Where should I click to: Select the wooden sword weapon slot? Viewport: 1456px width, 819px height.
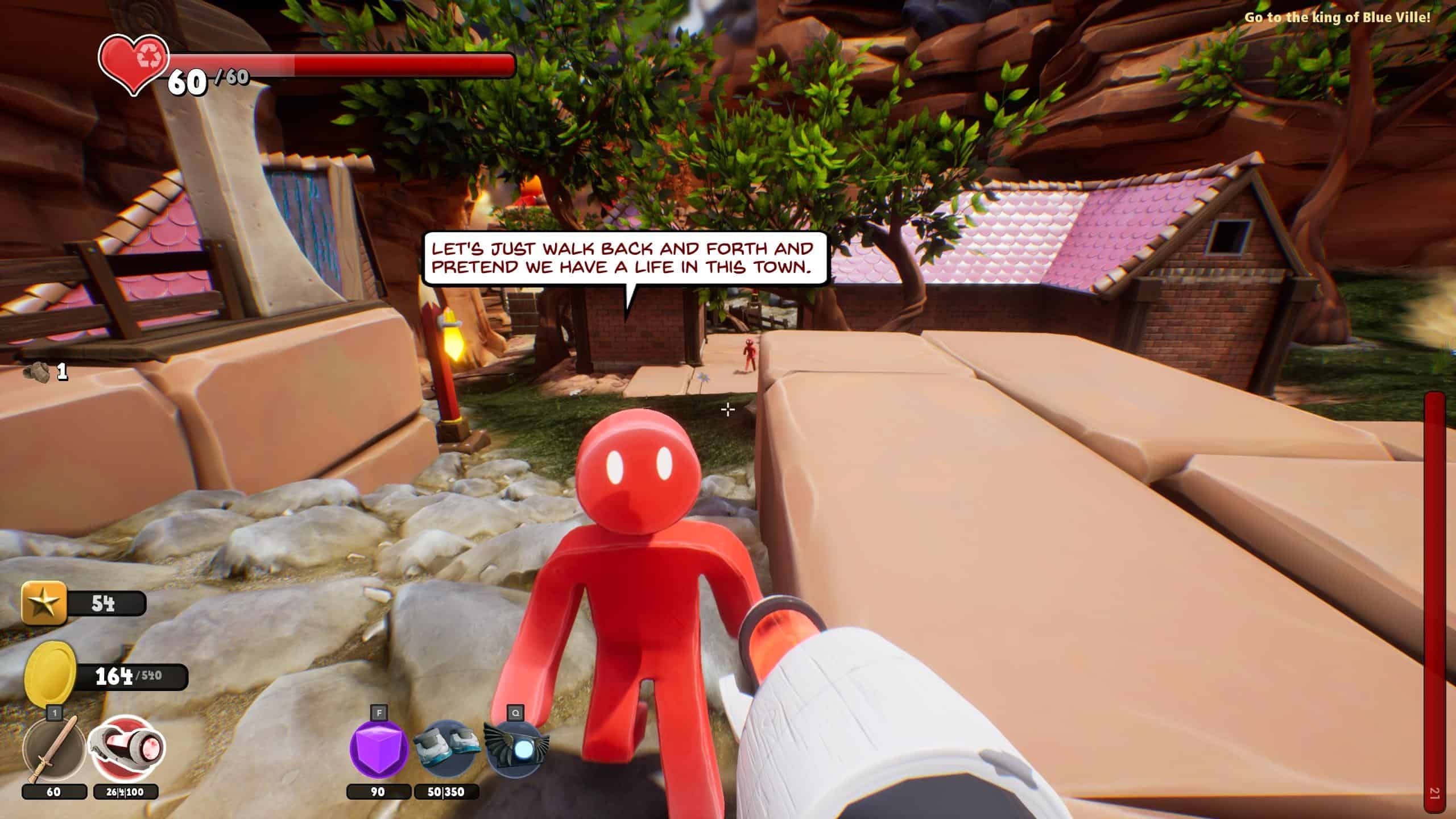click(53, 750)
